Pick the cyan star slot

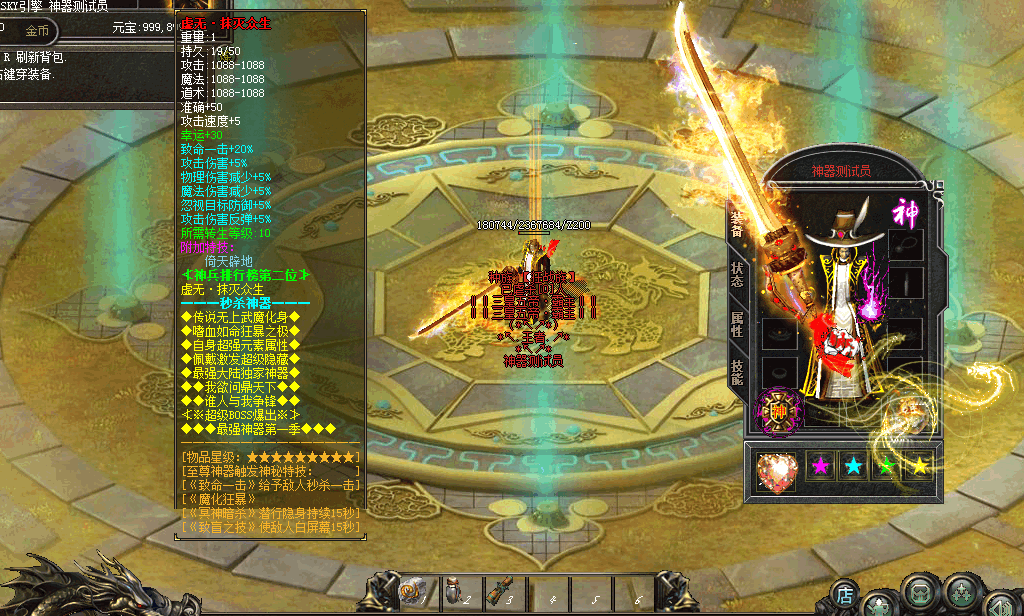click(854, 465)
